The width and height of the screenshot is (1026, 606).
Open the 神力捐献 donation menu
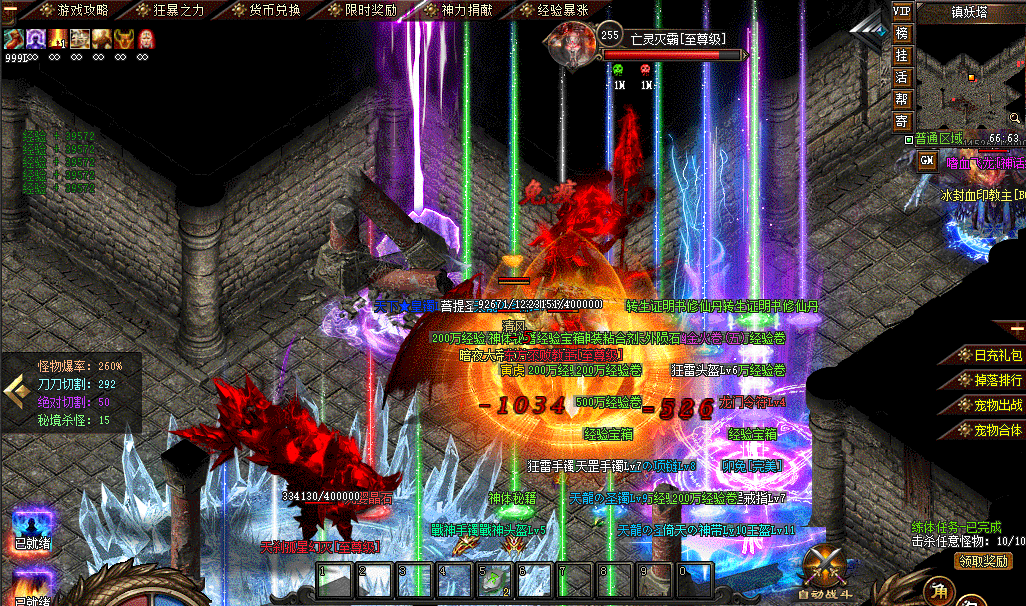462,10
